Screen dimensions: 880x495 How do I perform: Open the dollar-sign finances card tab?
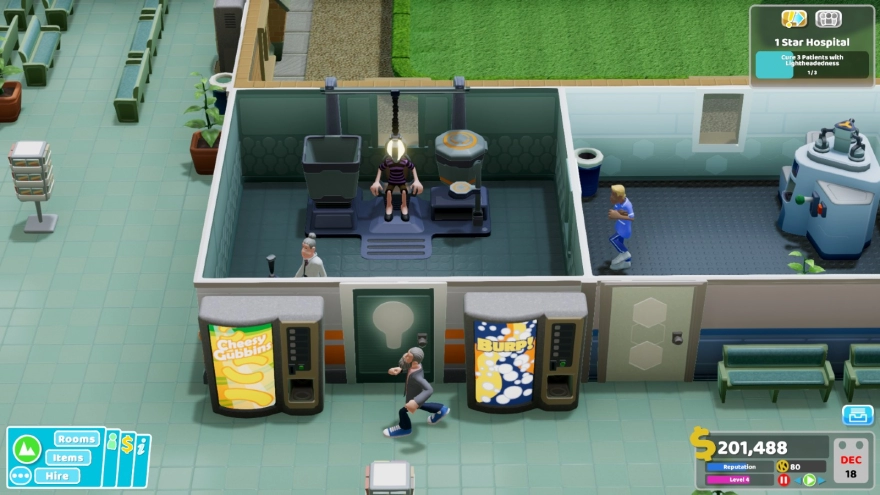coord(128,446)
